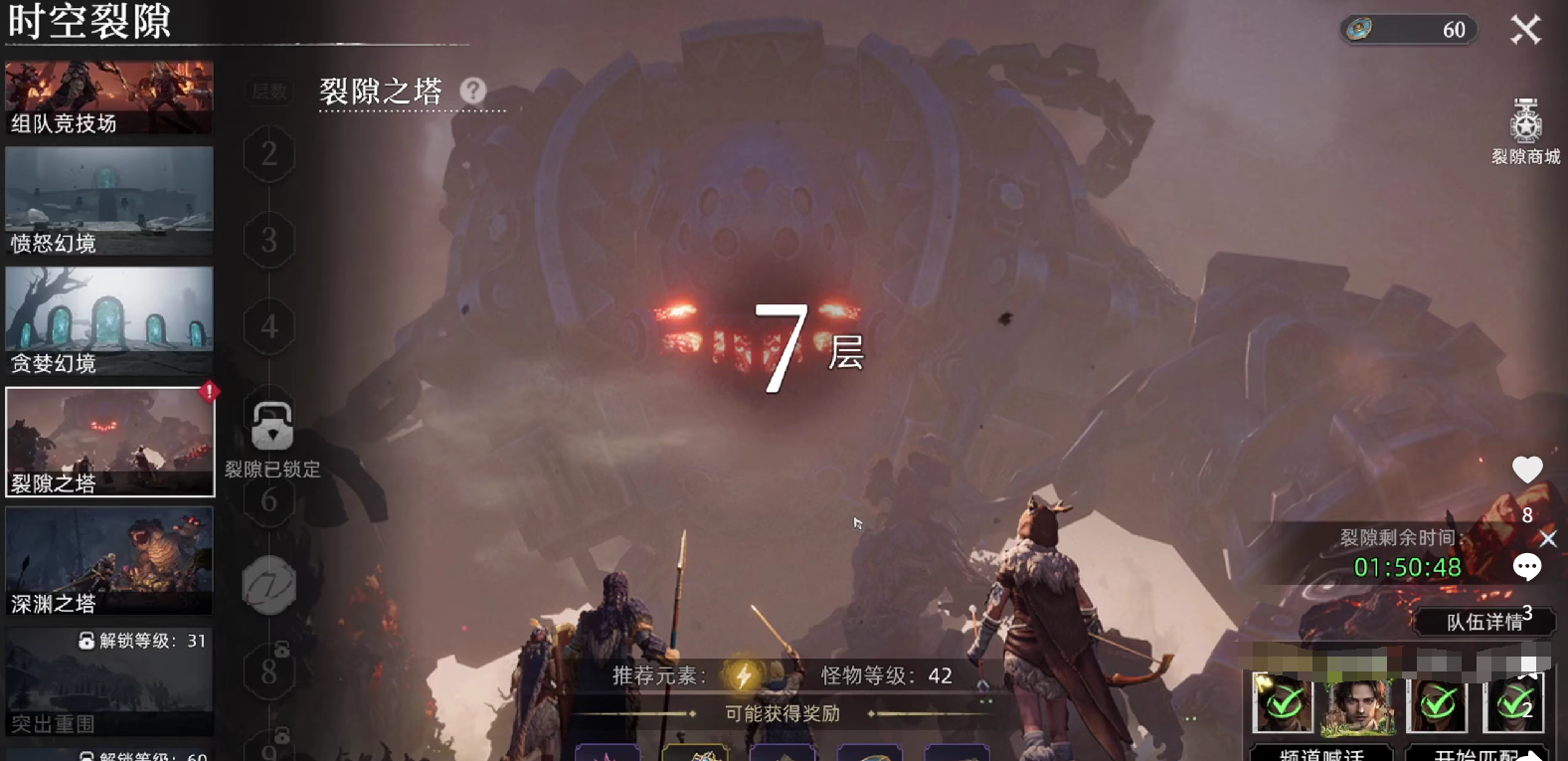This screenshot has height=761, width=1568.
Task: Click the 开始匹配 matchmaking button
Action: click(1477, 753)
